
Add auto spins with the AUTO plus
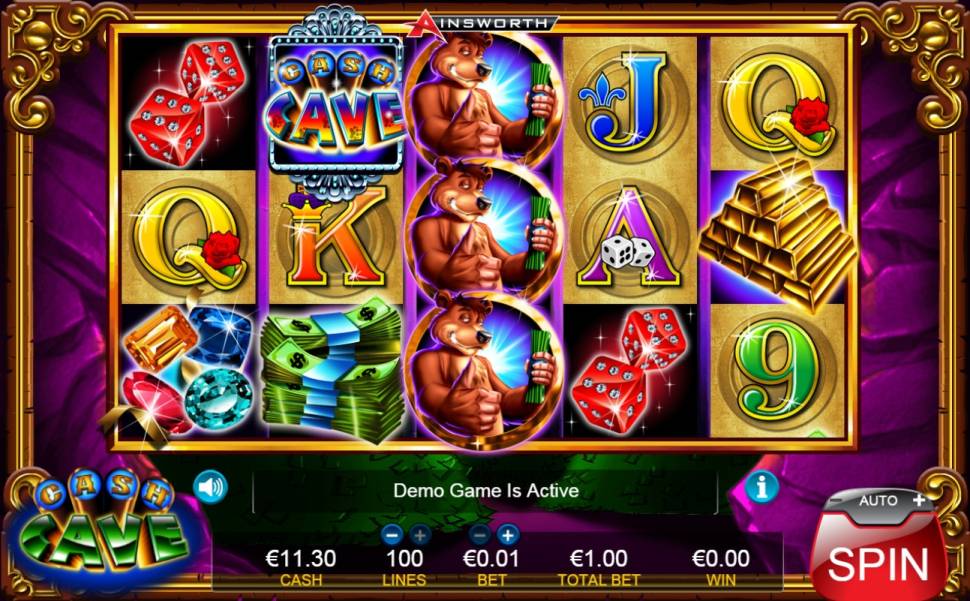click(919, 499)
